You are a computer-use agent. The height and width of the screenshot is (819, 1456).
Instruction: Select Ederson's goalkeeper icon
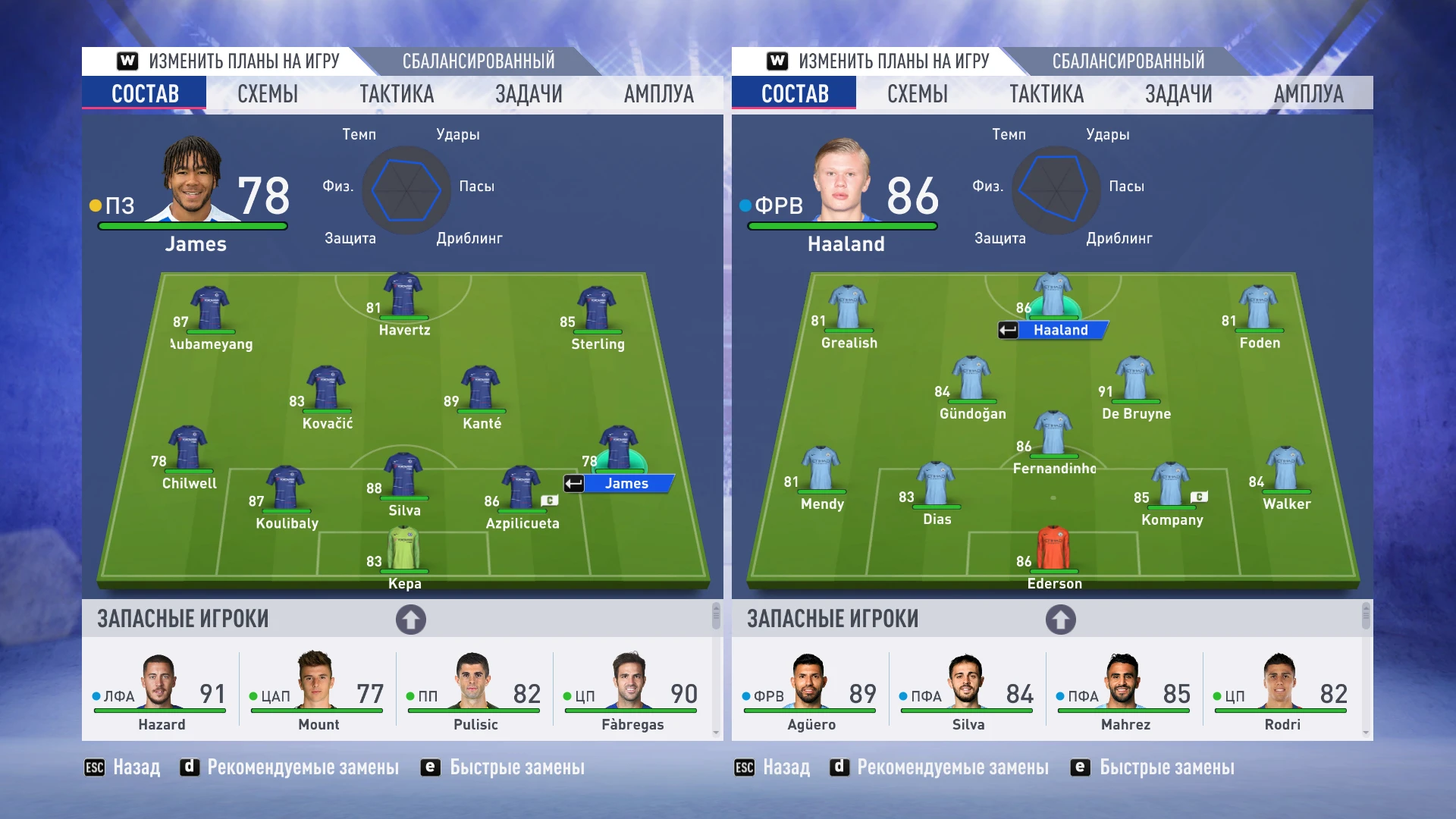tap(1053, 546)
